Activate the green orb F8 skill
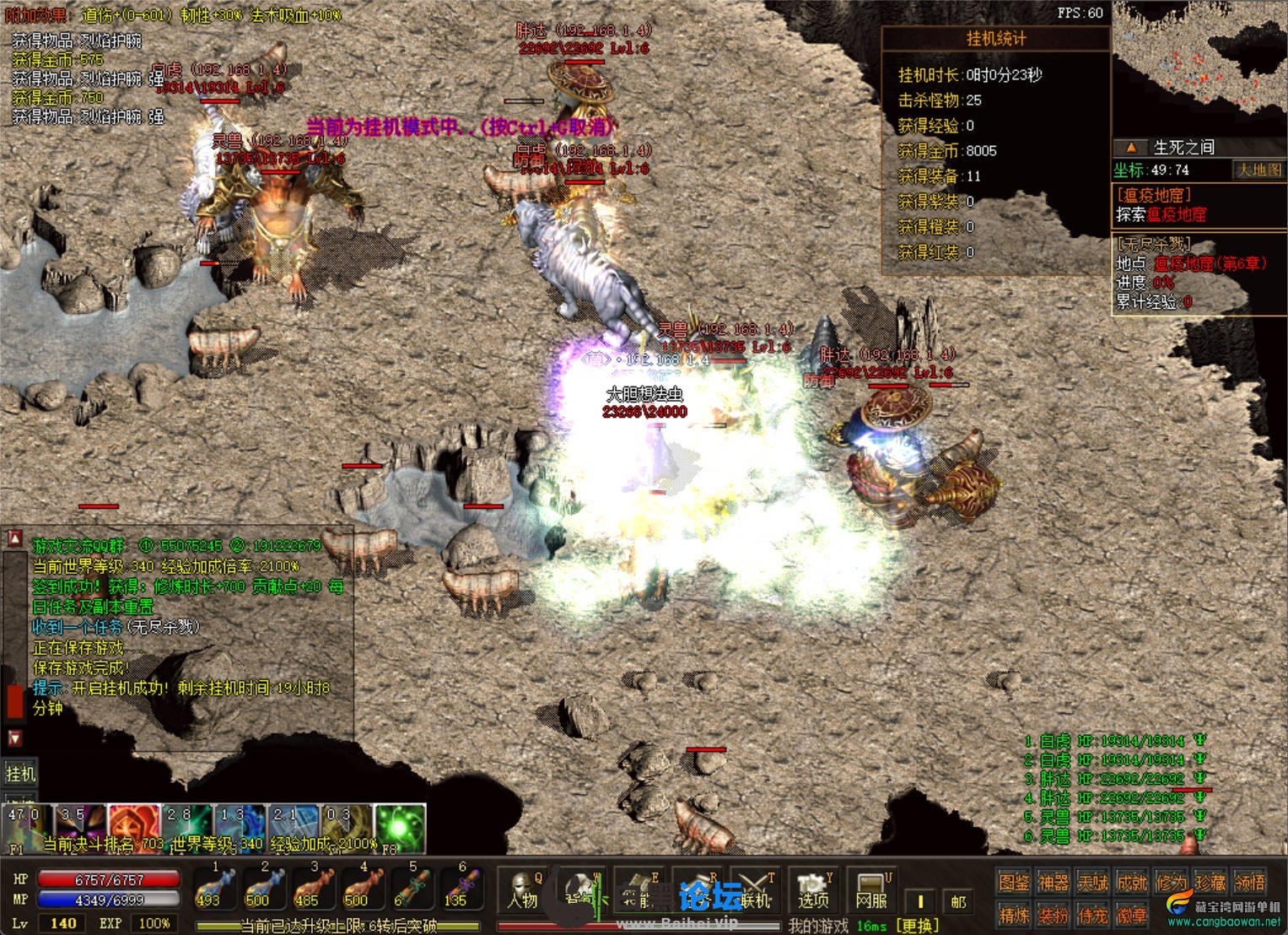Image resolution: width=1288 pixels, height=935 pixels. click(400, 827)
